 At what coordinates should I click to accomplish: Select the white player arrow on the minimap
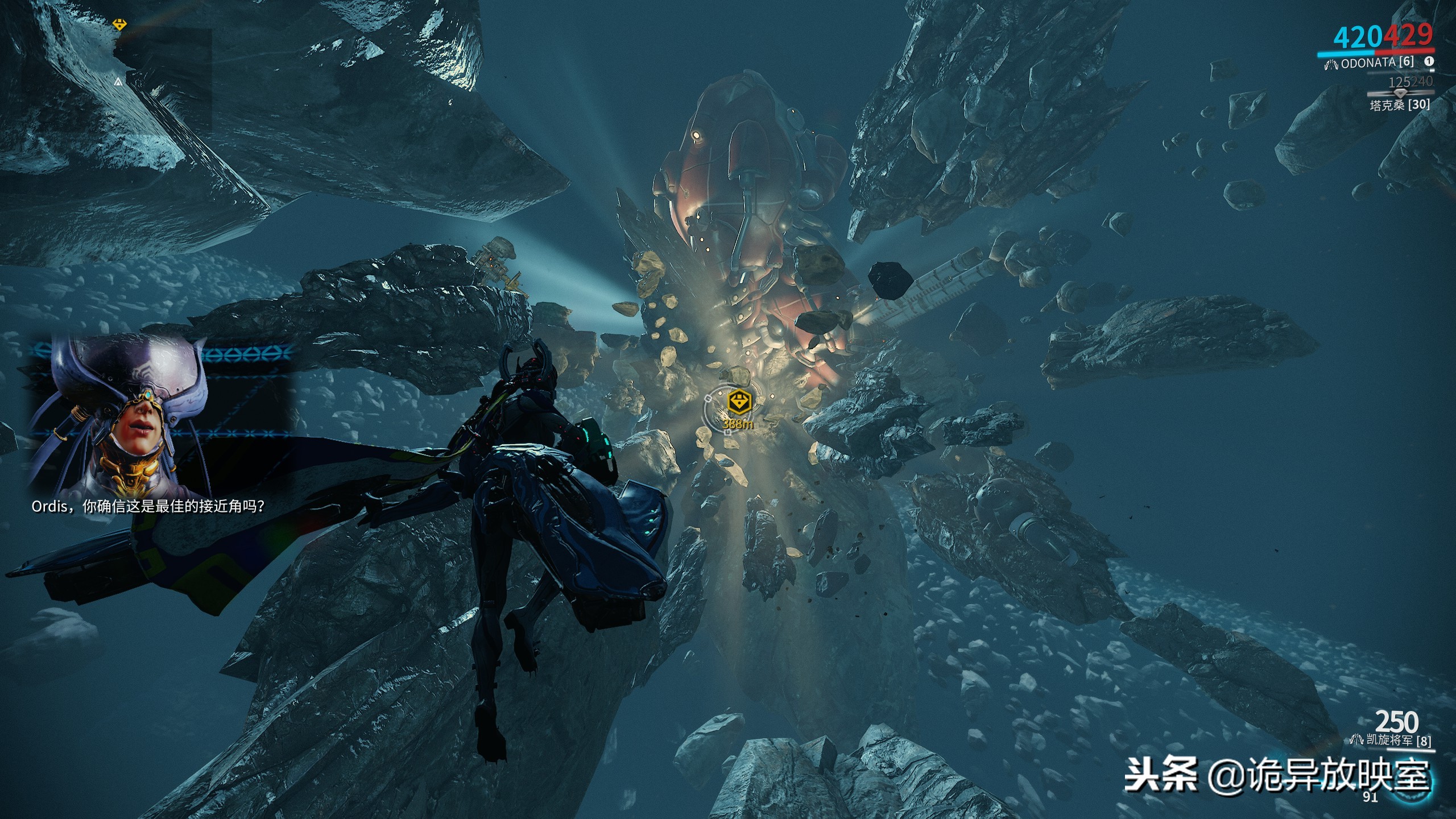pyautogui.click(x=118, y=82)
